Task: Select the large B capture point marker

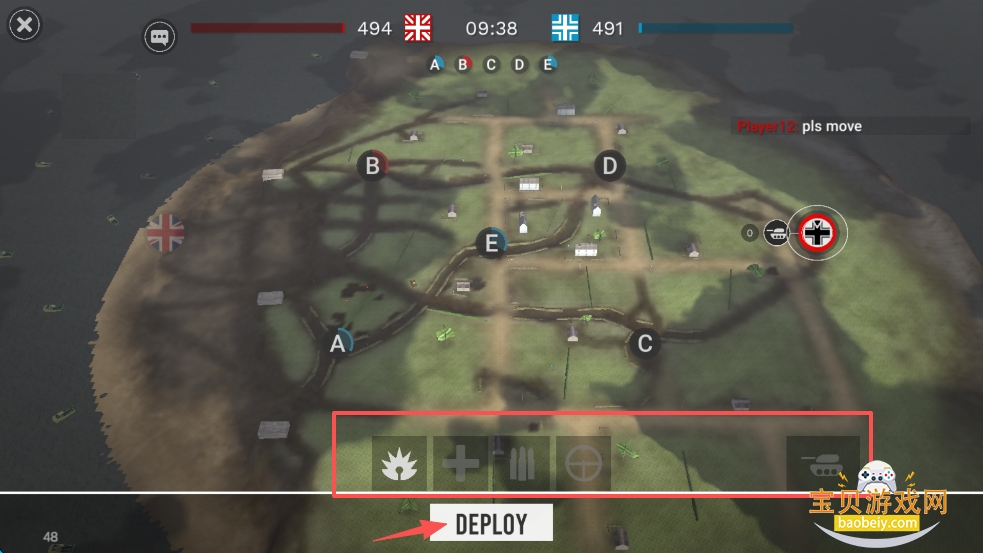Action: coord(373,166)
